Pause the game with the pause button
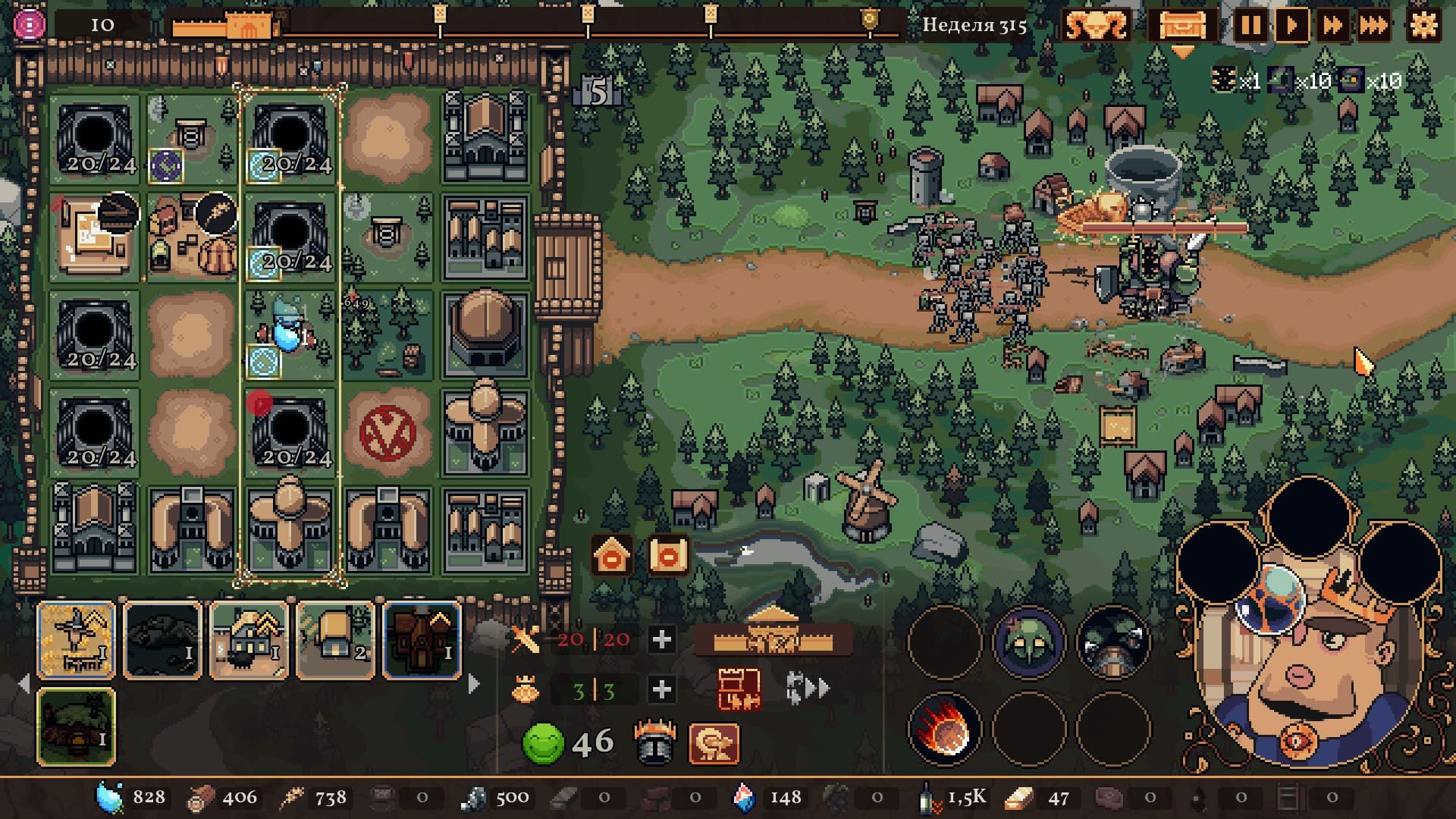 point(1250,26)
